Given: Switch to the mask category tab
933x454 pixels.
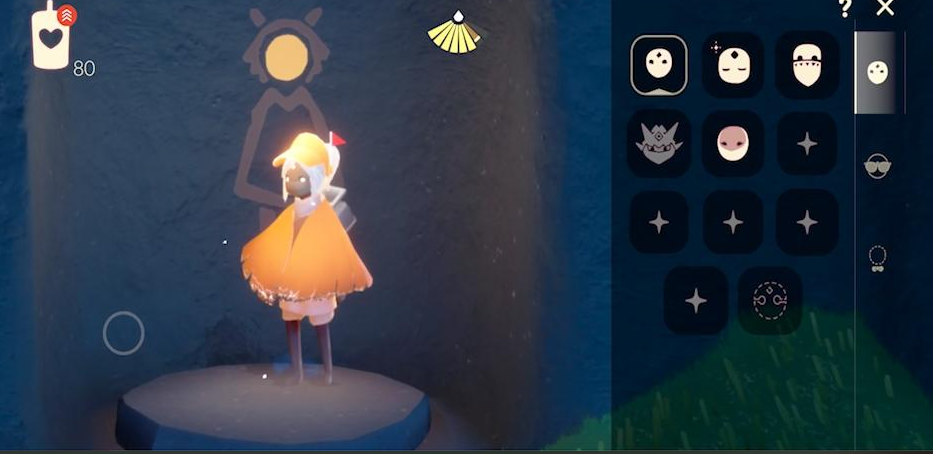Looking at the screenshot, I should pos(878,73).
